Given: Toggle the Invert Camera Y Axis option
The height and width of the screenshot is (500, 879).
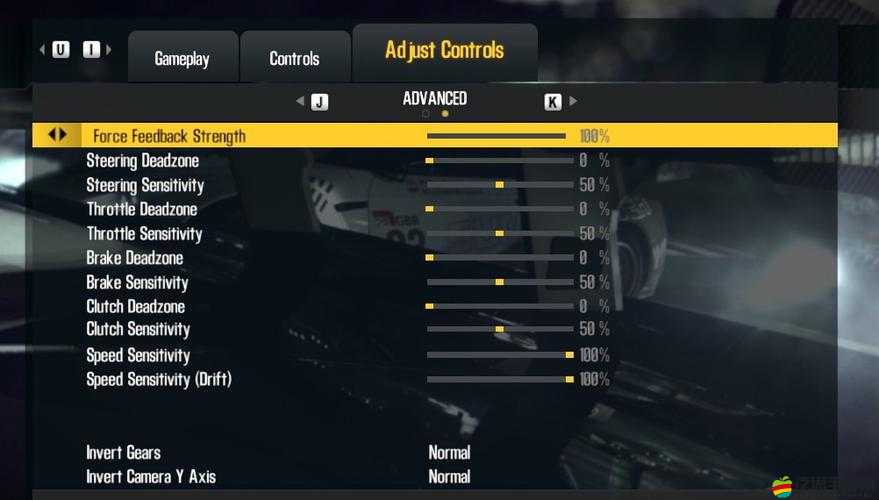Looking at the screenshot, I should pyautogui.click(x=449, y=477).
